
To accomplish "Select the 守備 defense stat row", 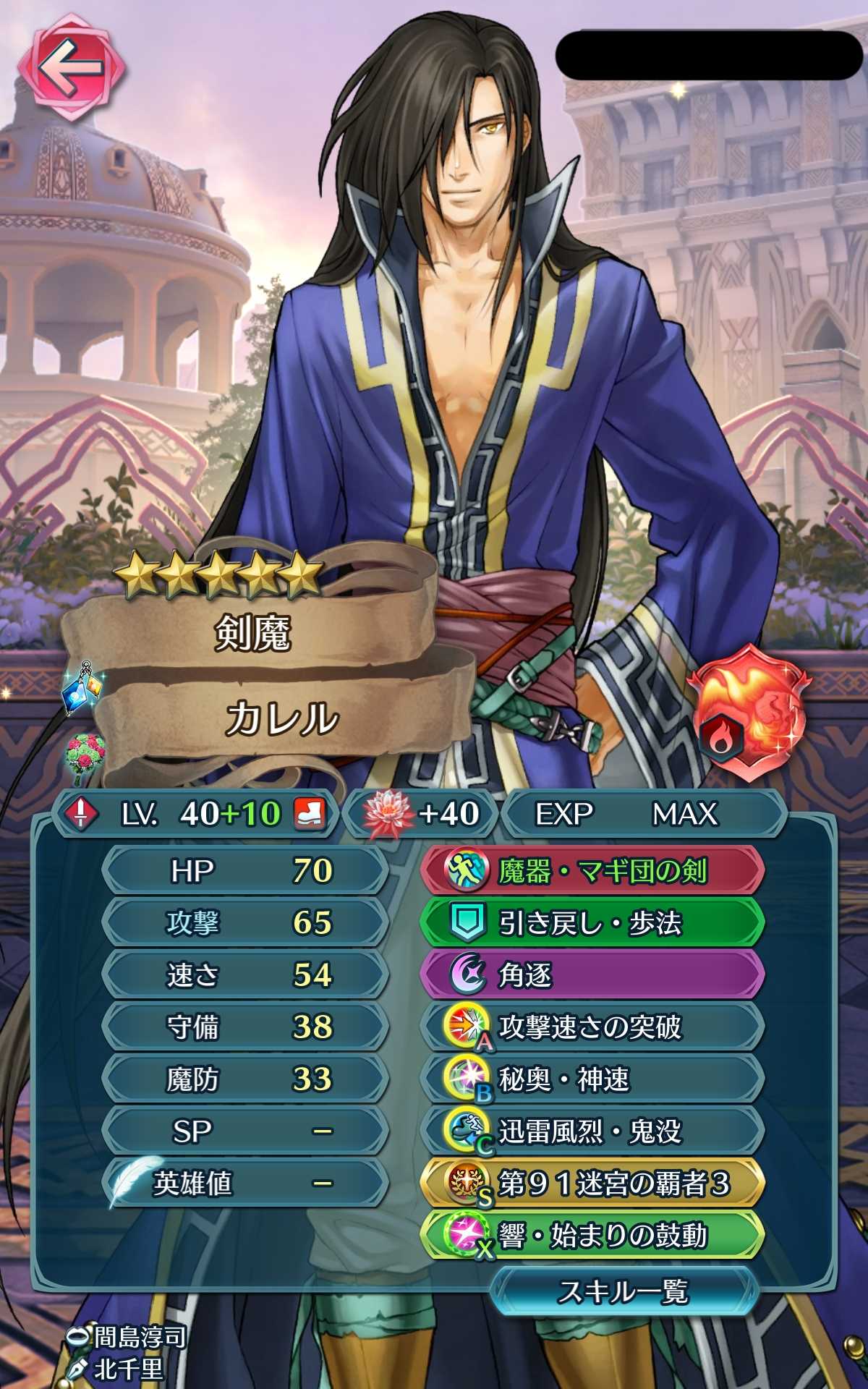I will [x=246, y=1027].
